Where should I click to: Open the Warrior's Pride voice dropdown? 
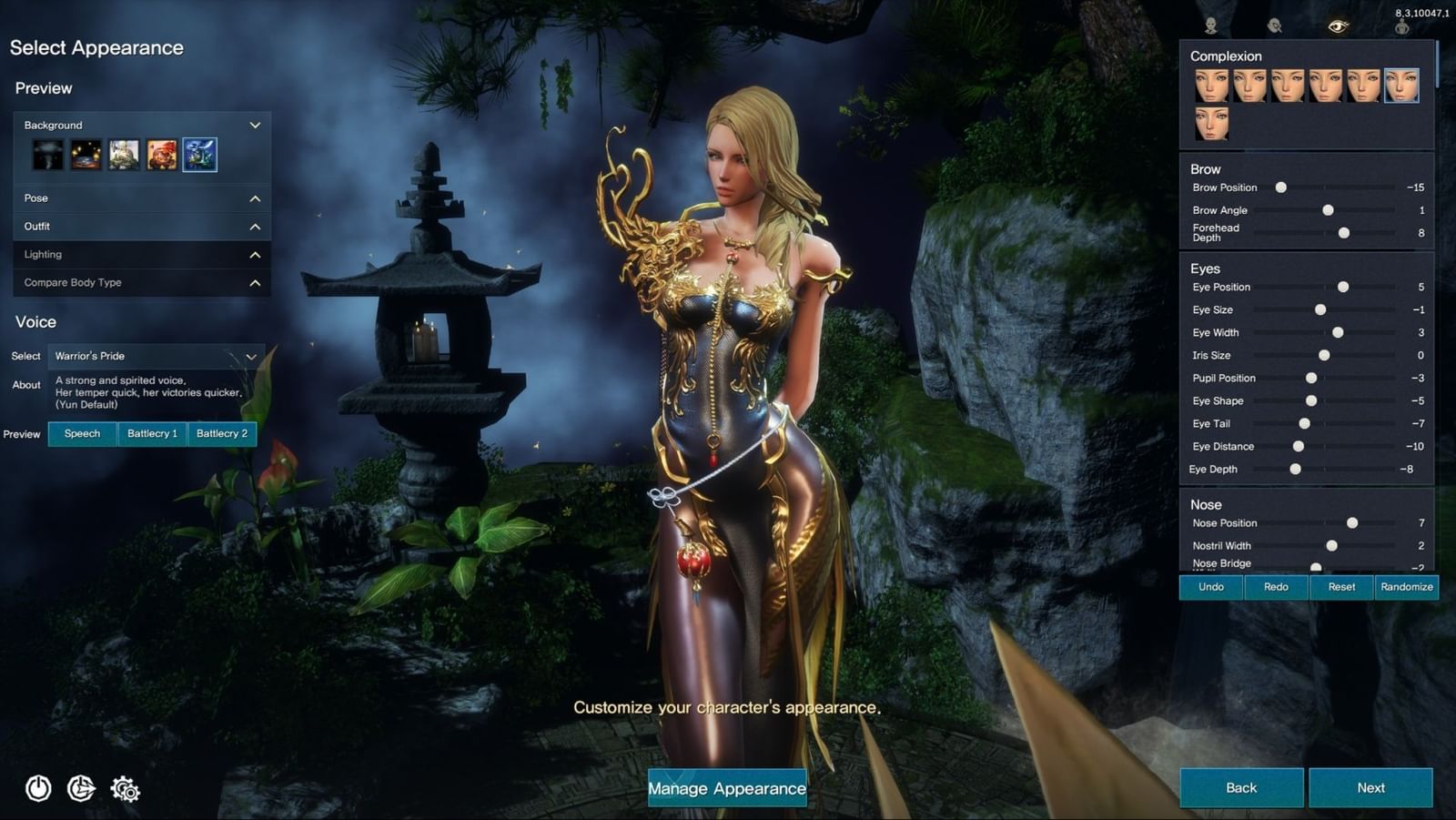(155, 356)
